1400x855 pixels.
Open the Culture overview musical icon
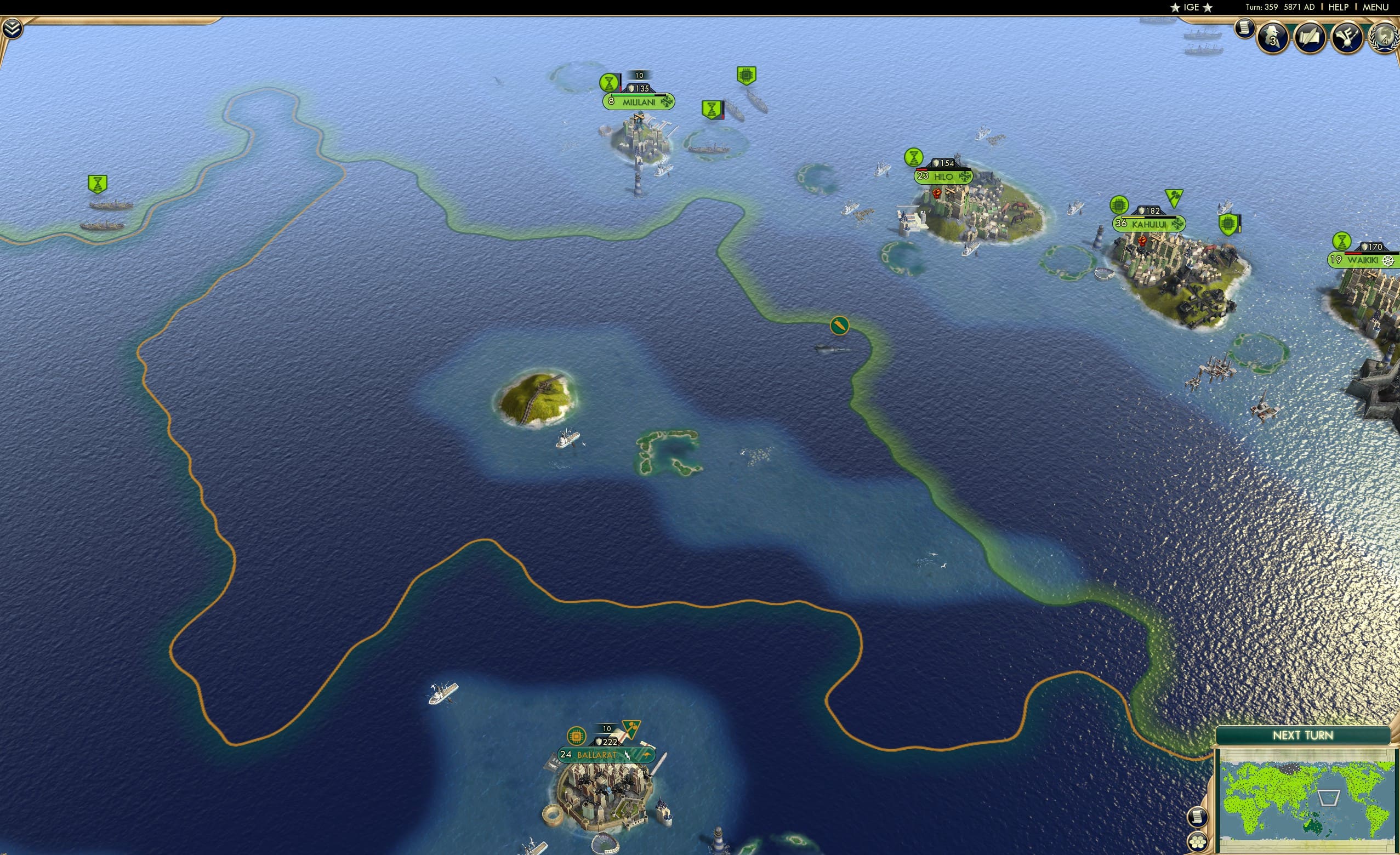coord(1347,37)
